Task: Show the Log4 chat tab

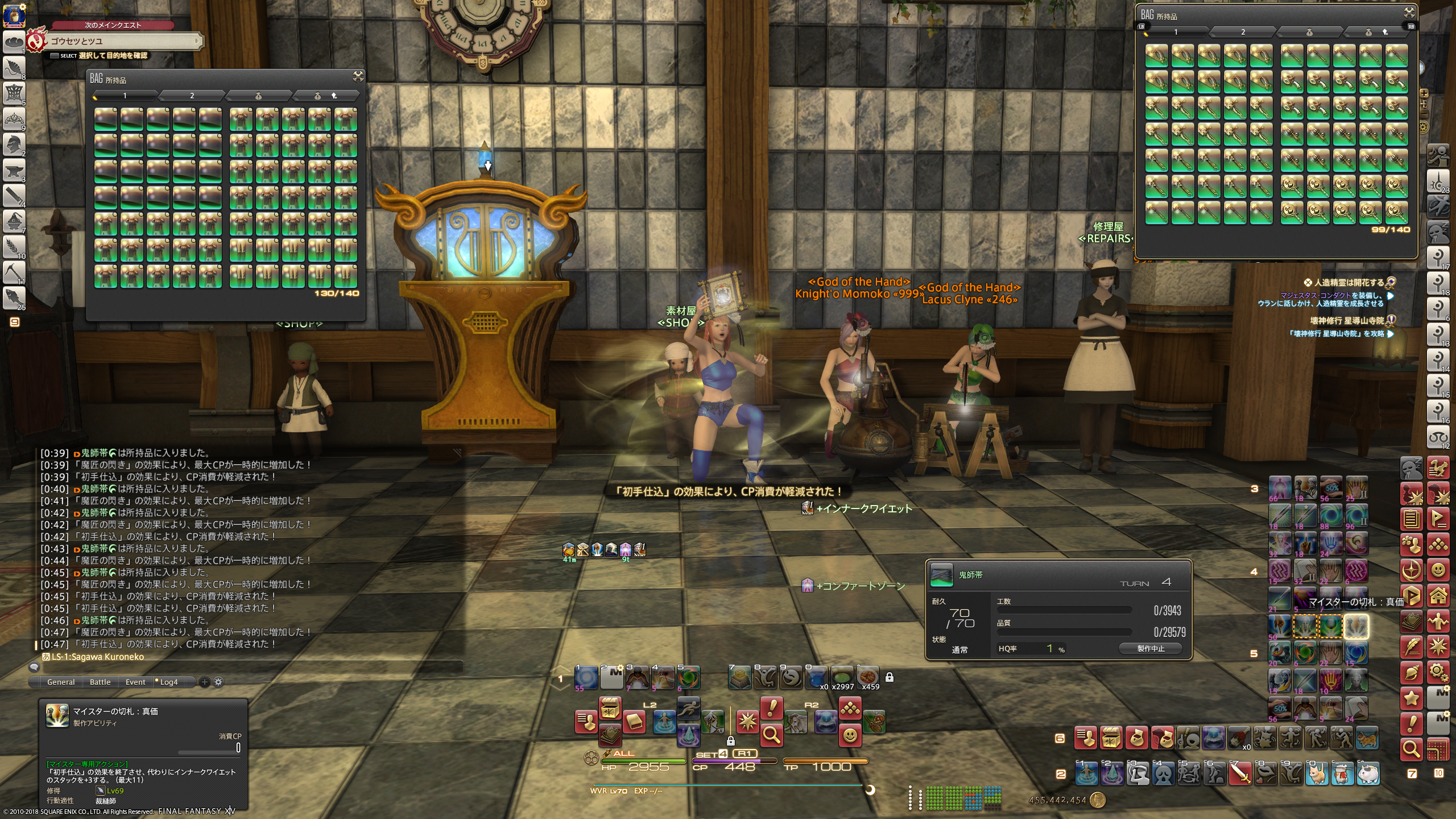Action: coord(168,682)
